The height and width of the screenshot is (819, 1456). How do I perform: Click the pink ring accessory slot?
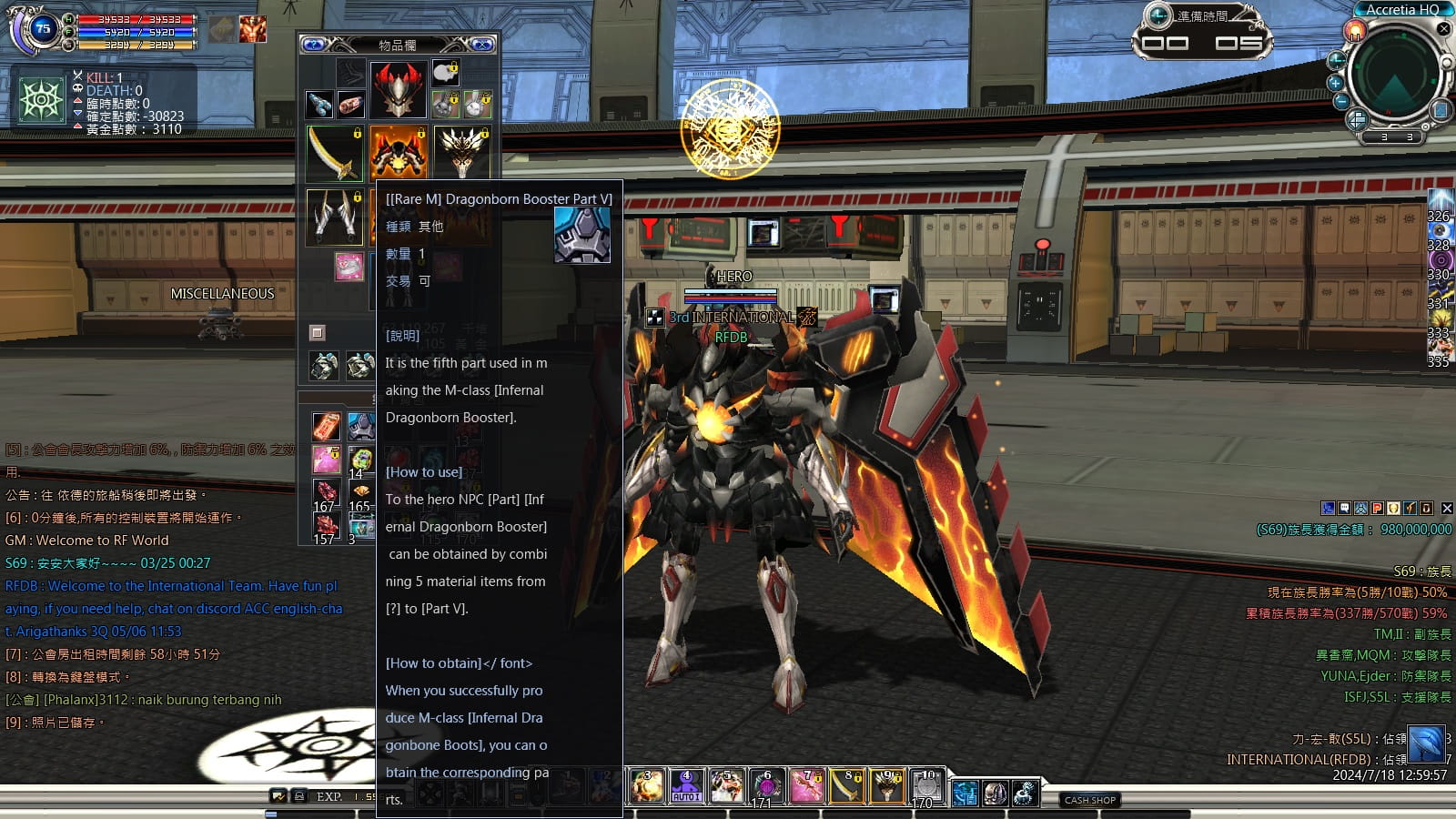(x=349, y=266)
